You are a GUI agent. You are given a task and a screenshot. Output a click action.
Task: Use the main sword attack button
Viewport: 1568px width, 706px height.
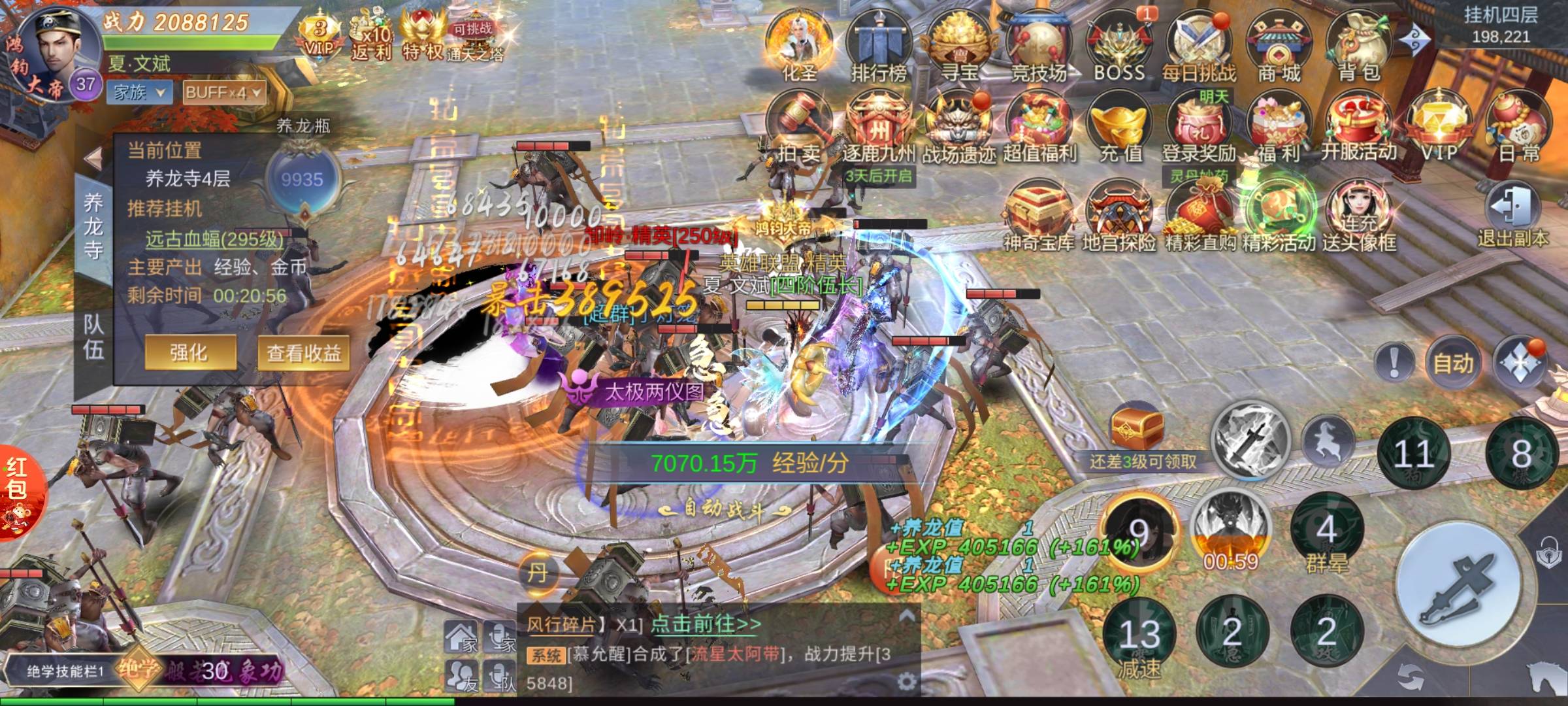click(1458, 587)
